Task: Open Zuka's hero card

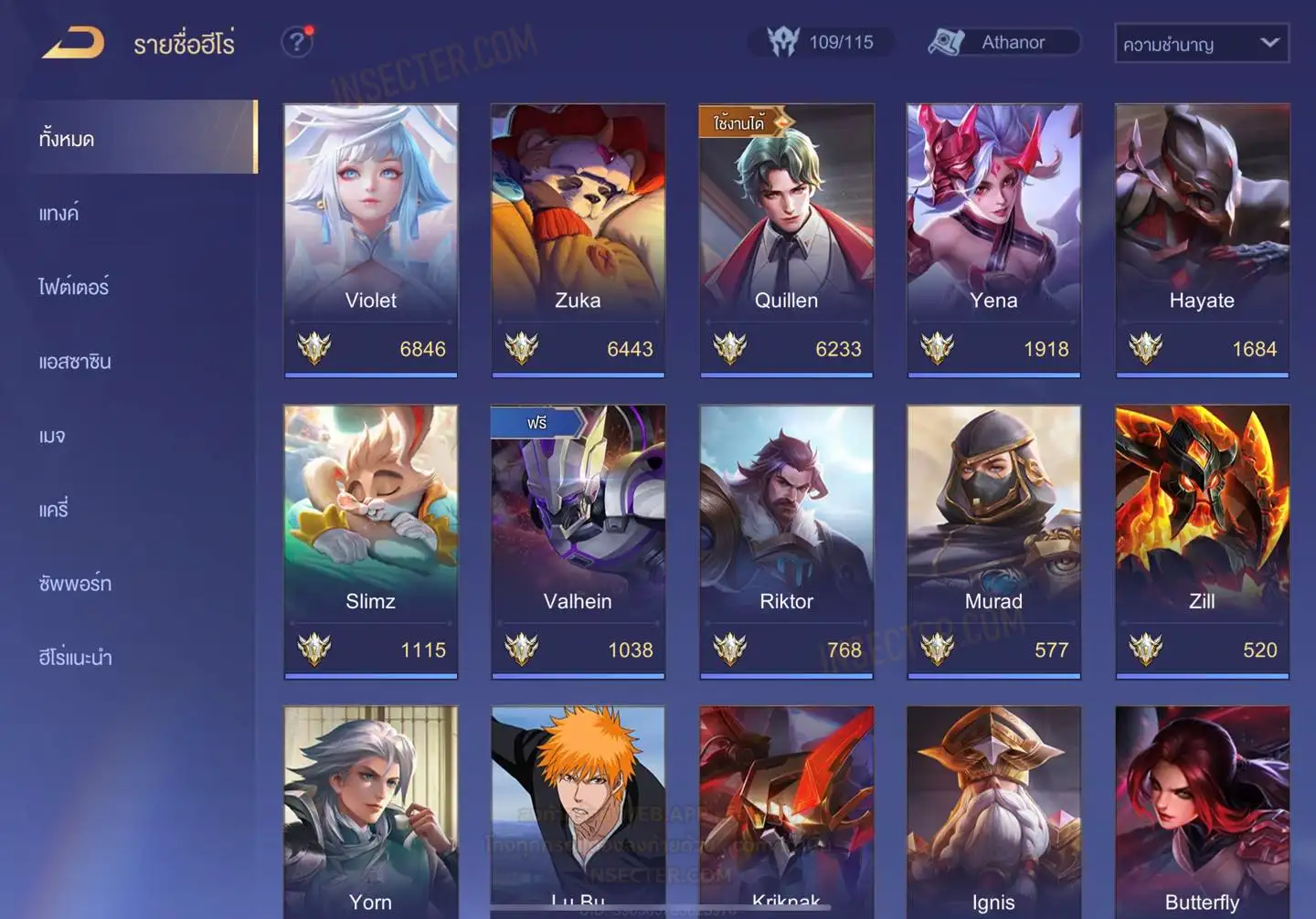Action: [578, 239]
